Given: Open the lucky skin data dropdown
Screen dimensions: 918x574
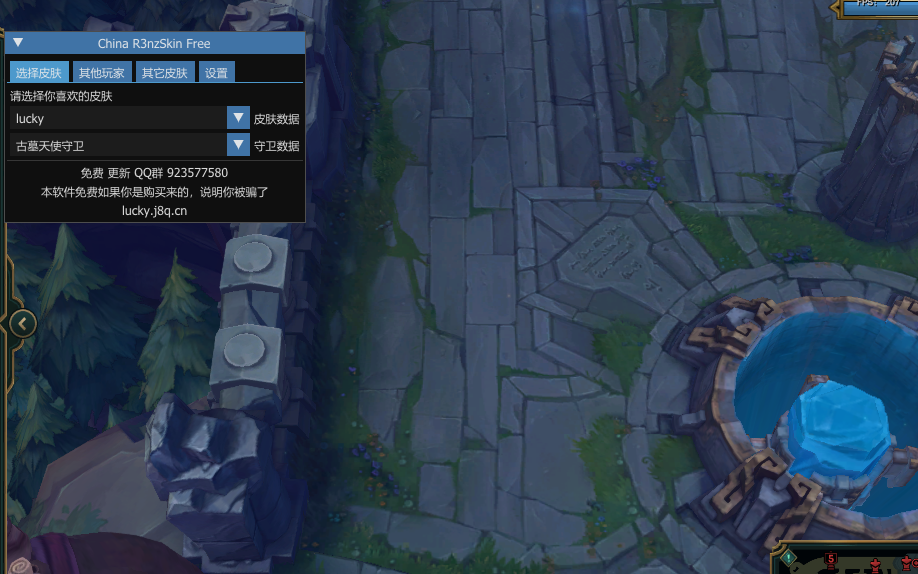Looking at the screenshot, I should 238,118.
